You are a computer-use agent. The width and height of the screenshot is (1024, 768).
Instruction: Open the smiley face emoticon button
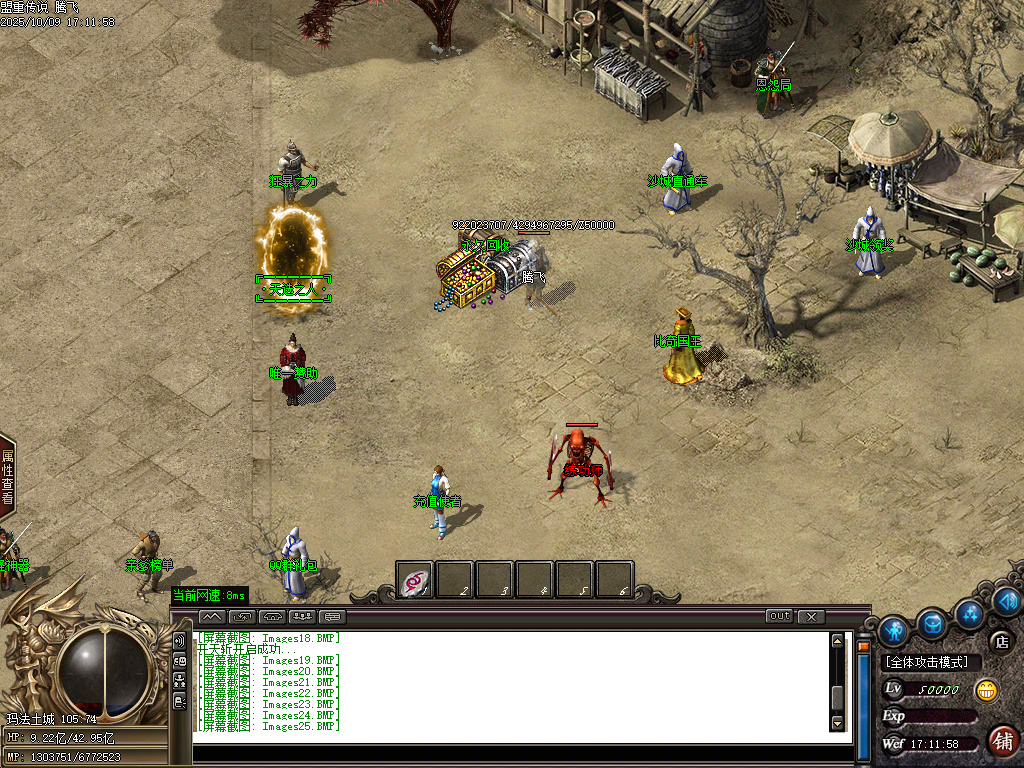986,690
